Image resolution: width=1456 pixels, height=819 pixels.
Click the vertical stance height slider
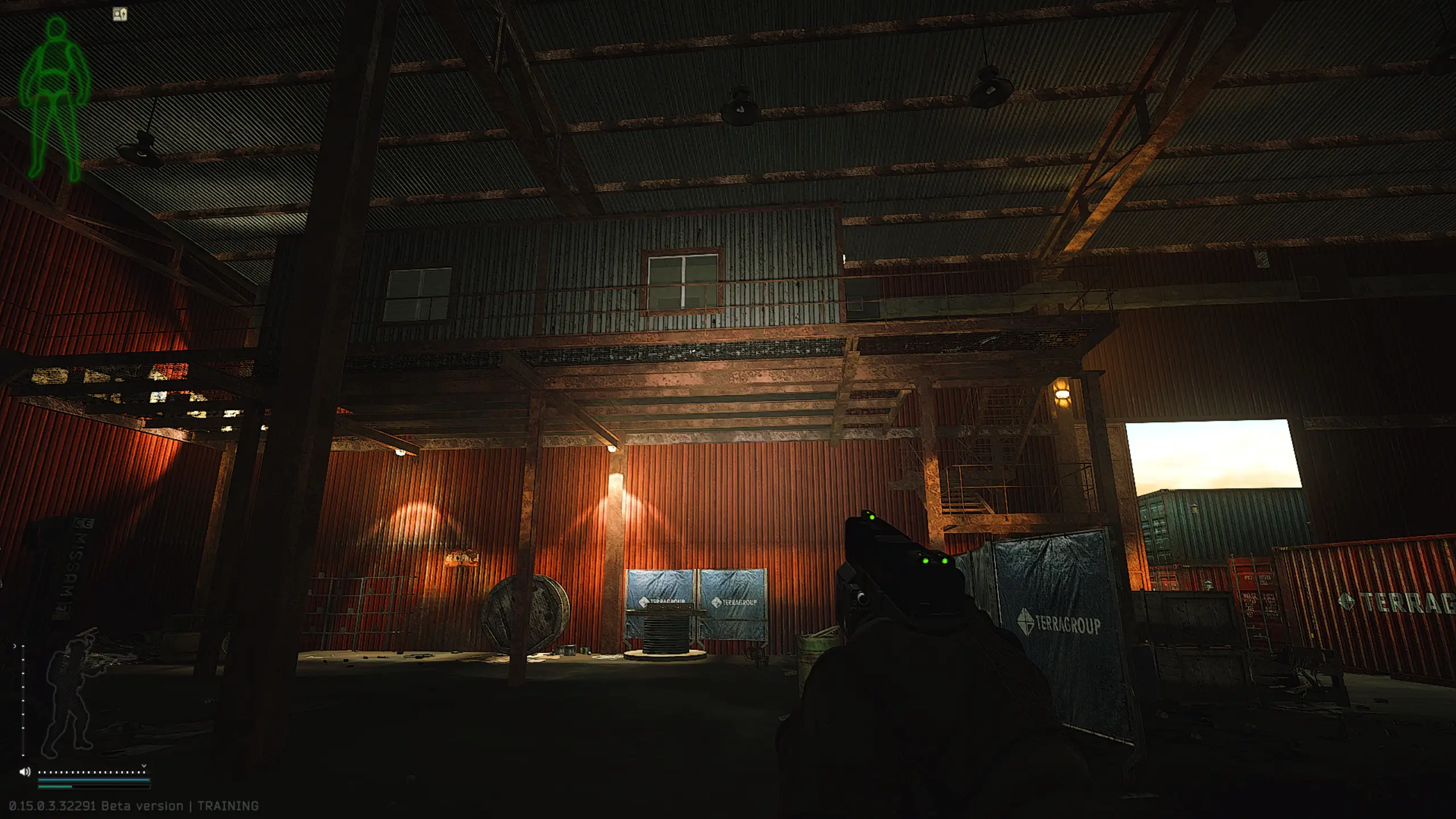pyautogui.click(x=23, y=701)
